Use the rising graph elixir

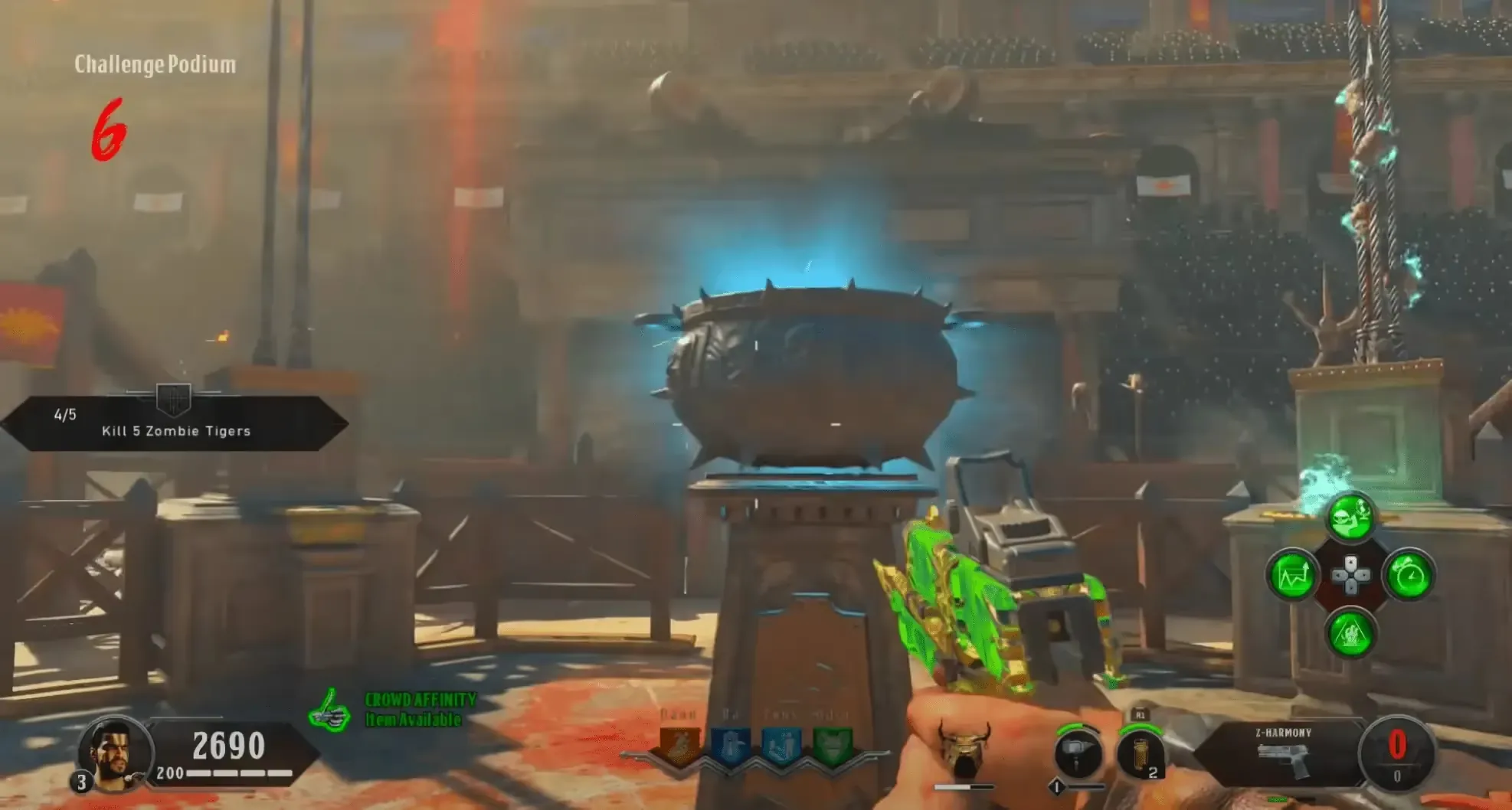1292,576
